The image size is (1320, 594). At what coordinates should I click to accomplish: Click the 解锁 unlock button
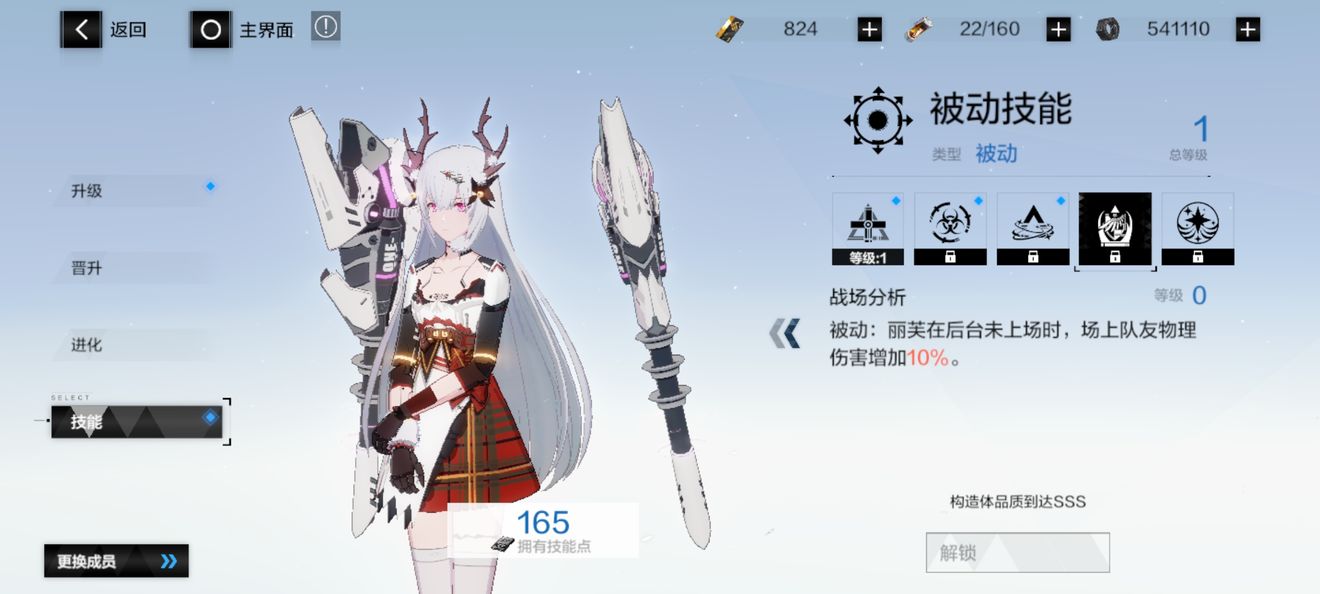point(1017,552)
